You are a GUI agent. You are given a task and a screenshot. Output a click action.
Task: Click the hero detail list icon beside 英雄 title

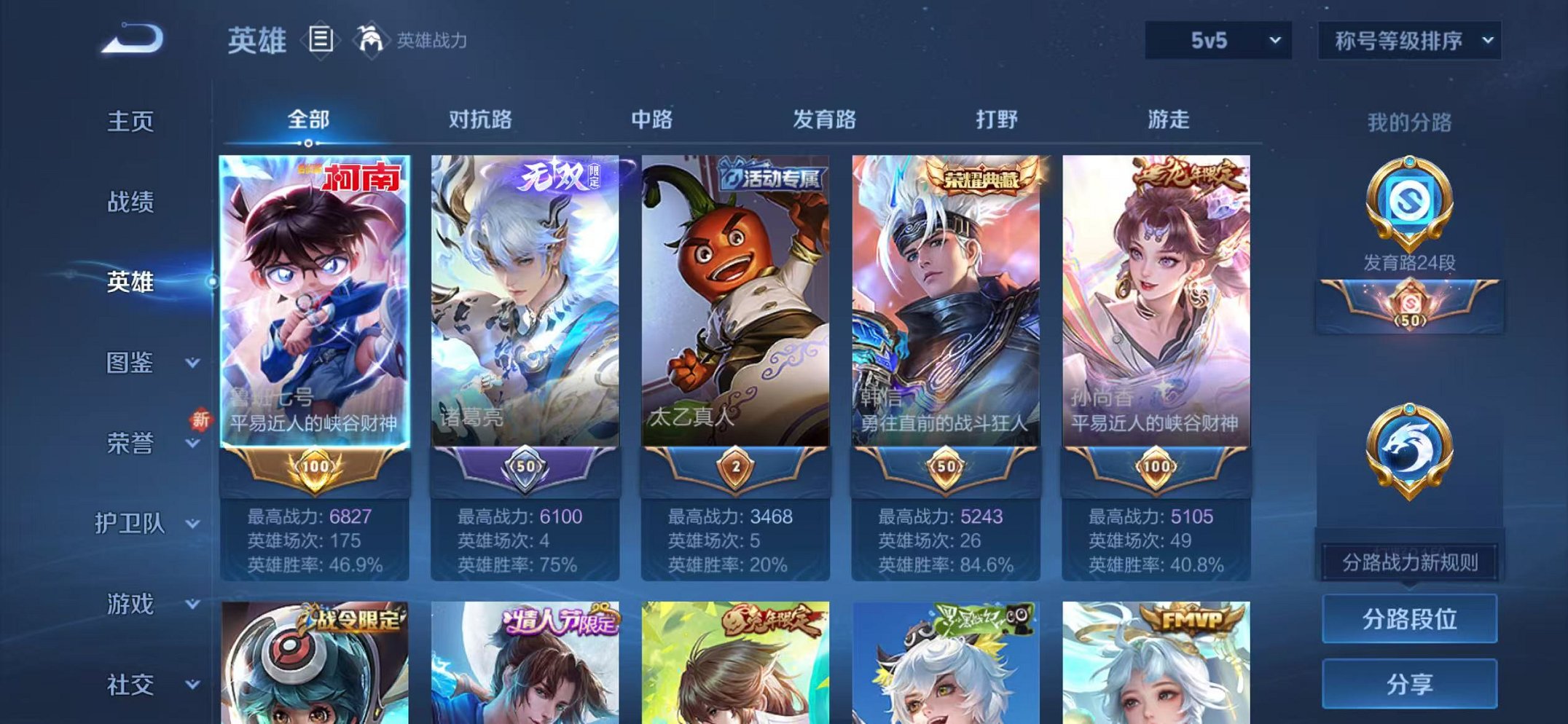coord(319,40)
